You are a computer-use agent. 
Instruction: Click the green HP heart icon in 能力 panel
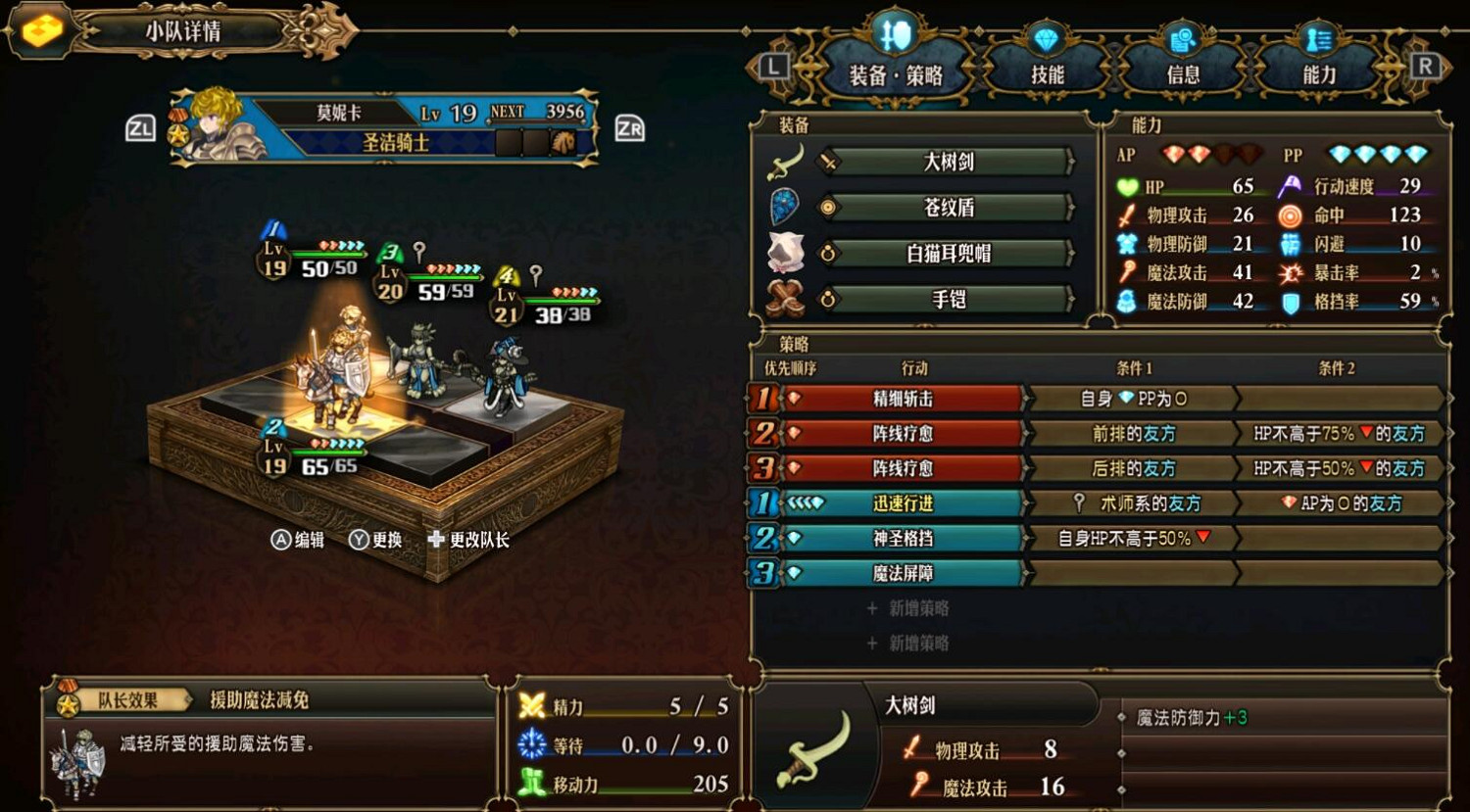pos(1127,186)
